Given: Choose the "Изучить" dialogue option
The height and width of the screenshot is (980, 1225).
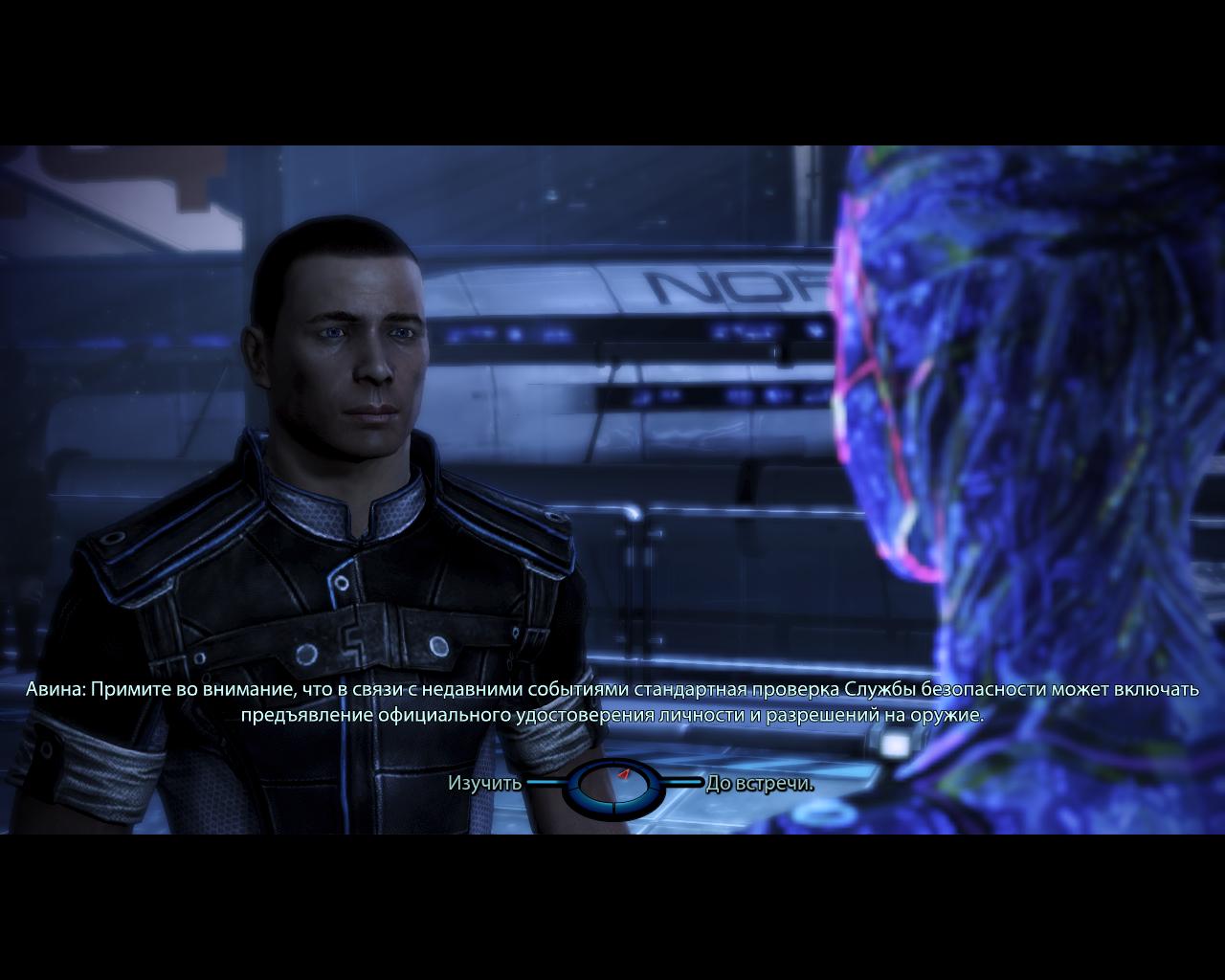Looking at the screenshot, I should coord(485,784).
